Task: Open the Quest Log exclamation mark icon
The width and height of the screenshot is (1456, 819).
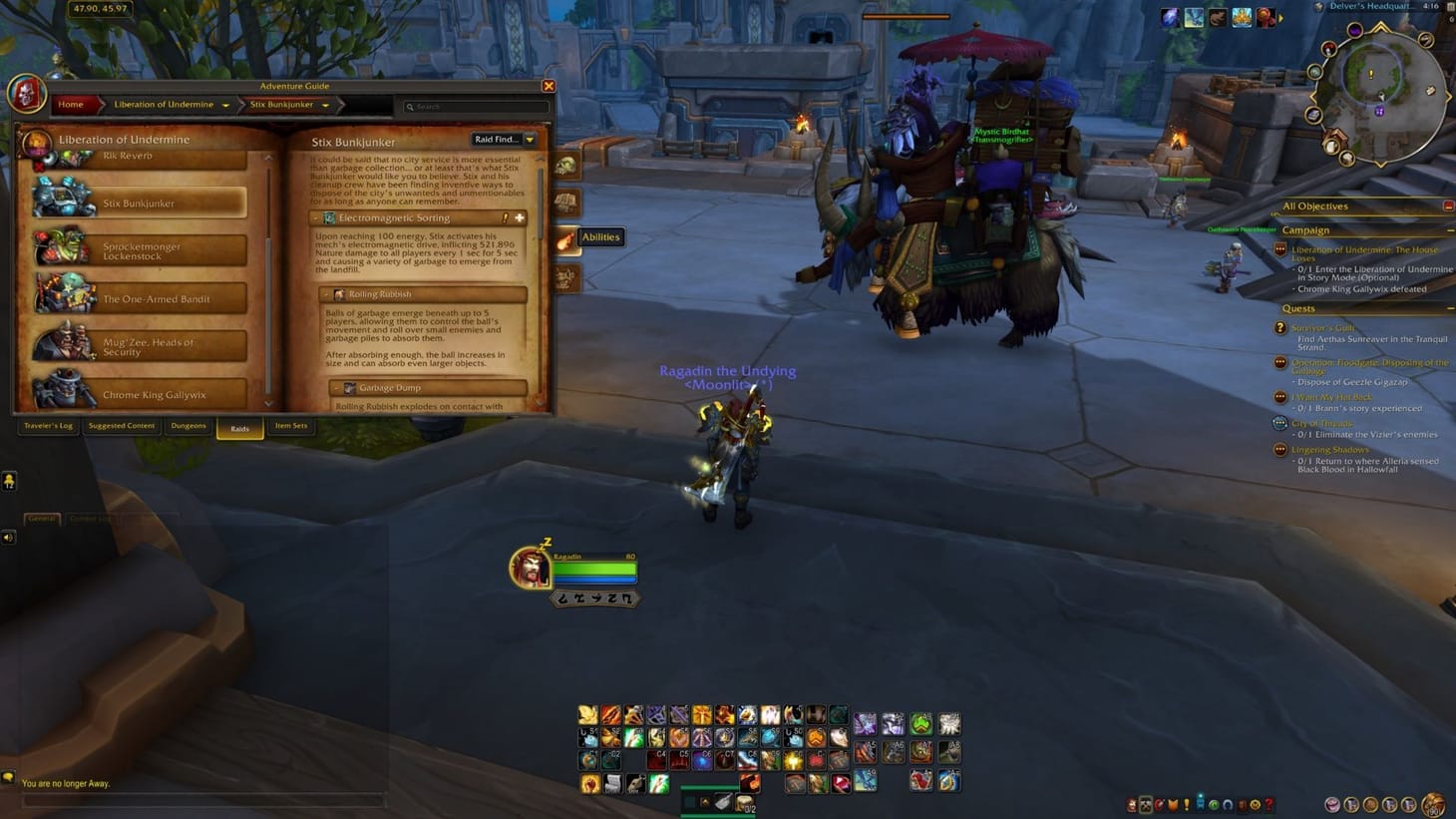Action: pos(1187,806)
